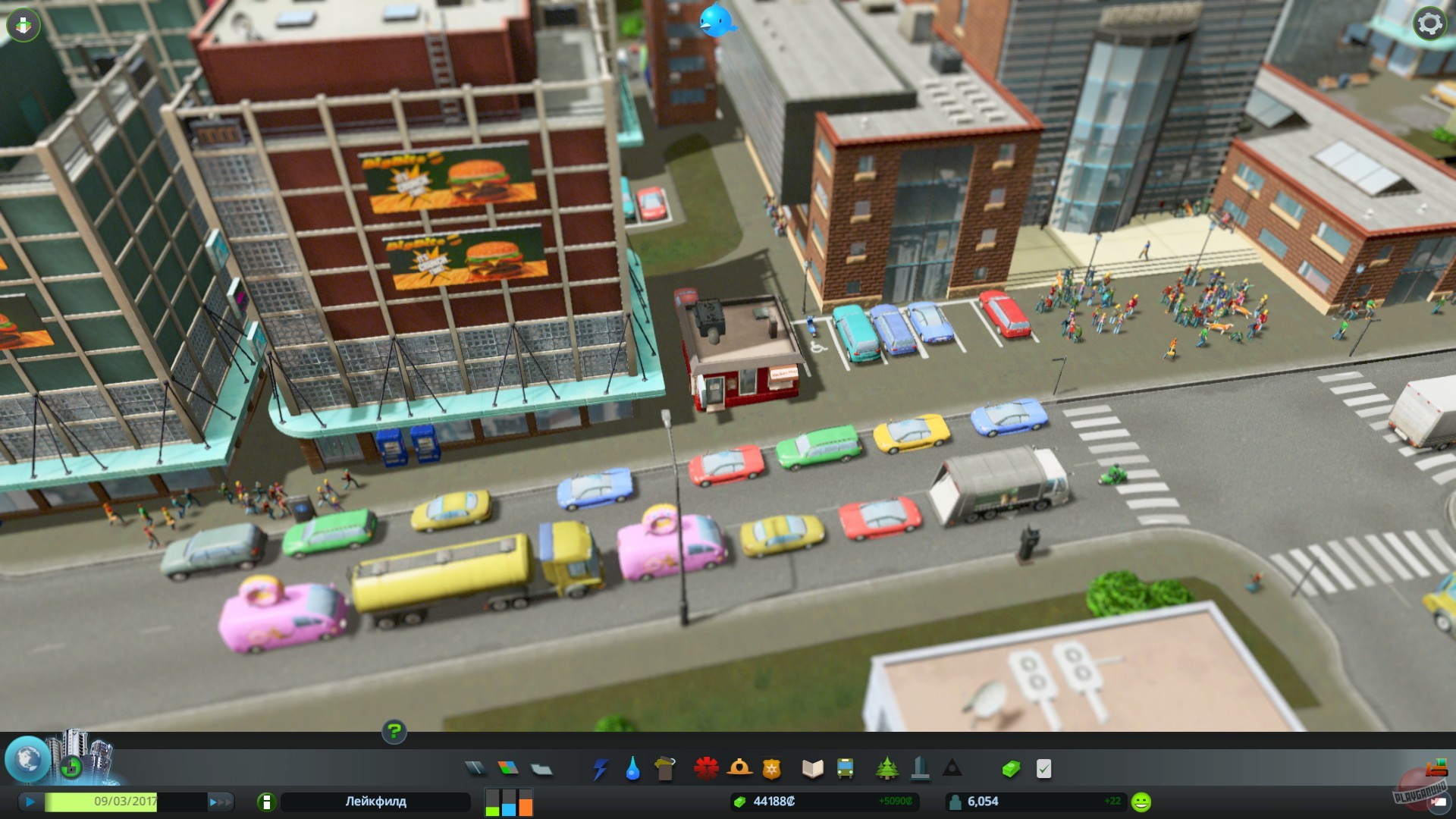Toggle the game pause button
Image resolution: width=1456 pixels, height=819 pixels.
[x=29, y=801]
